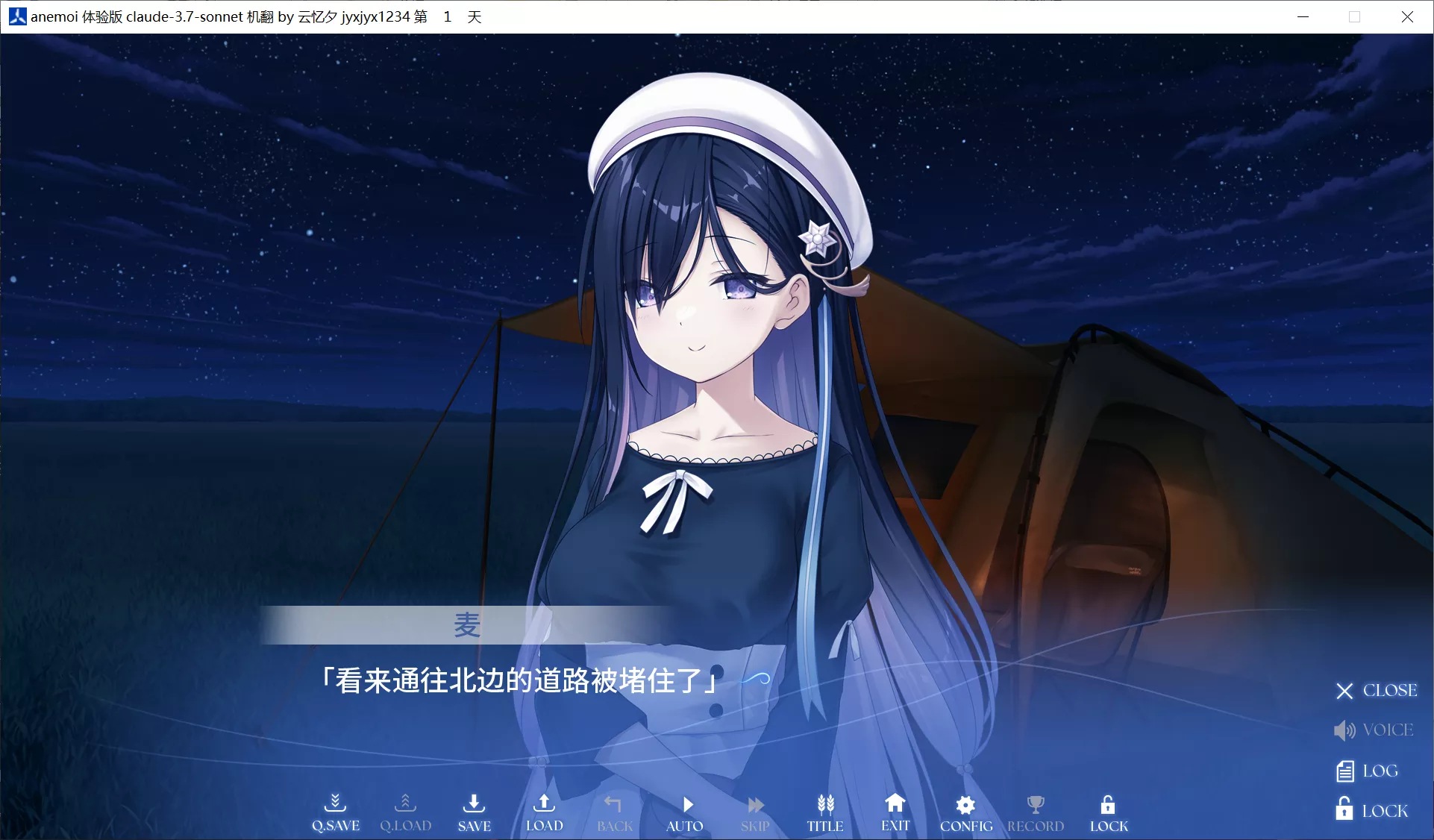
Task: Click the TITLE wheat icon
Action: (x=824, y=808)
